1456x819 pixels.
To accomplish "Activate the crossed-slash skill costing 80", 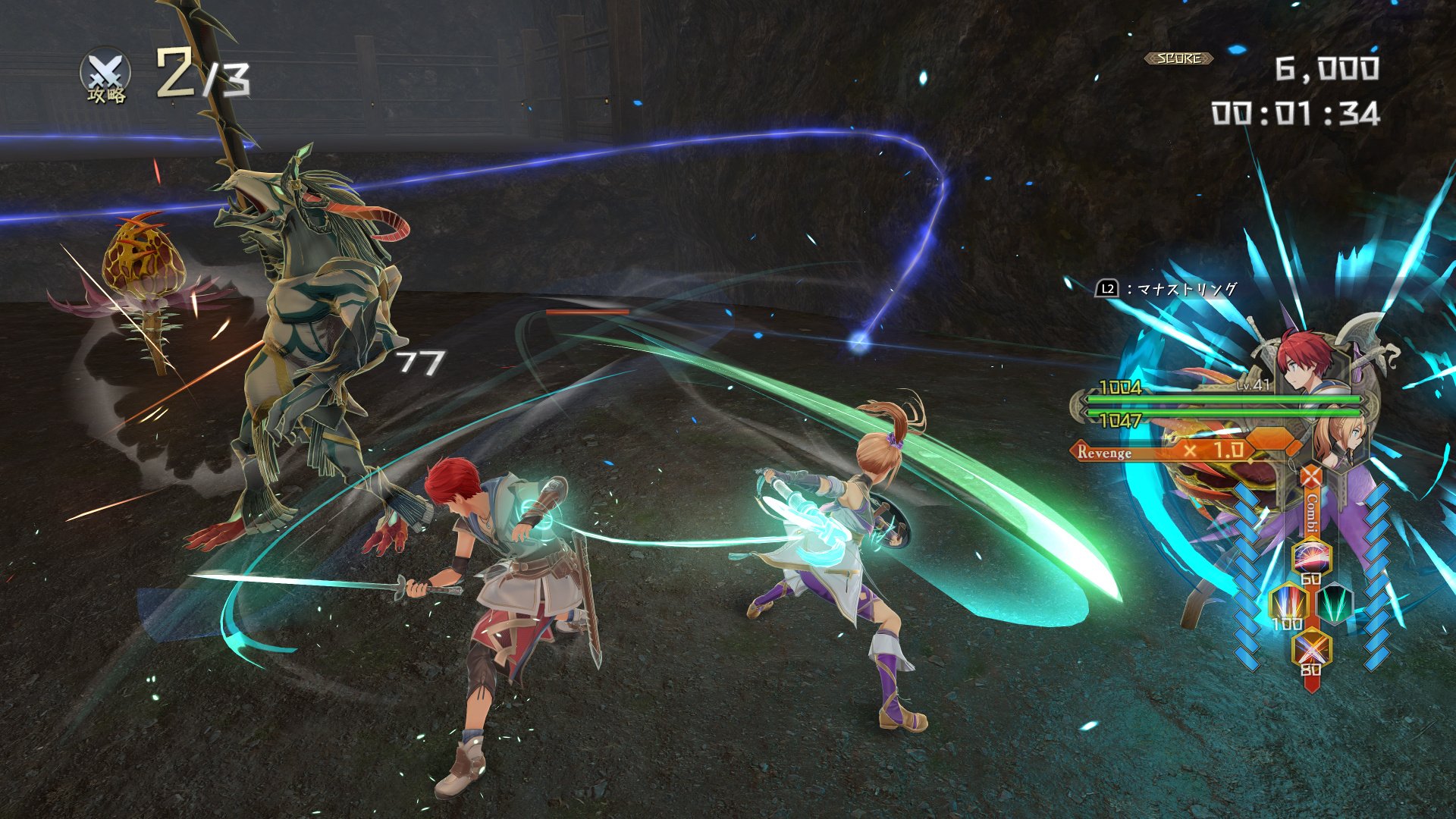I will point(1311,649).
